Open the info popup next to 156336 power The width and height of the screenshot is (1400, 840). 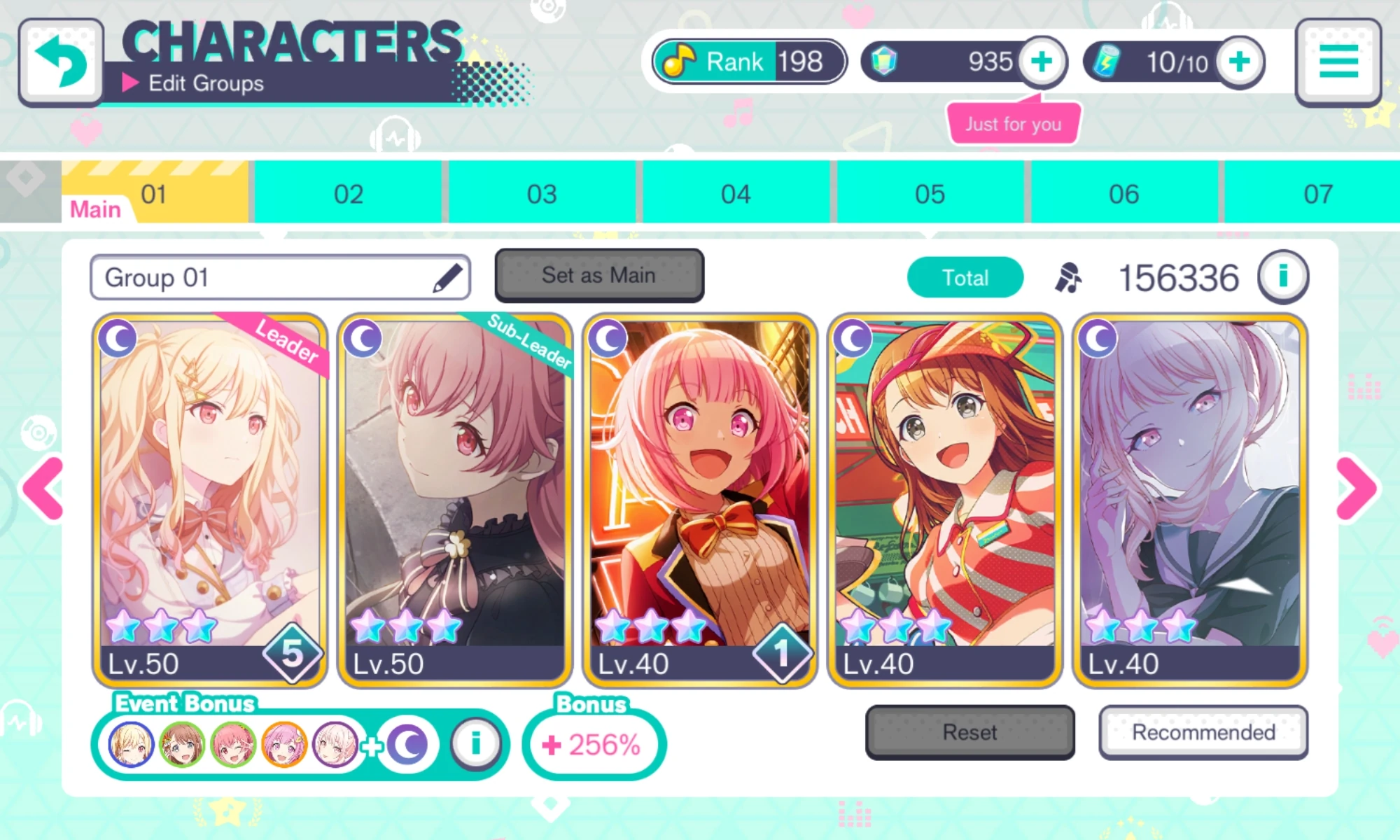click(1284, 276)
